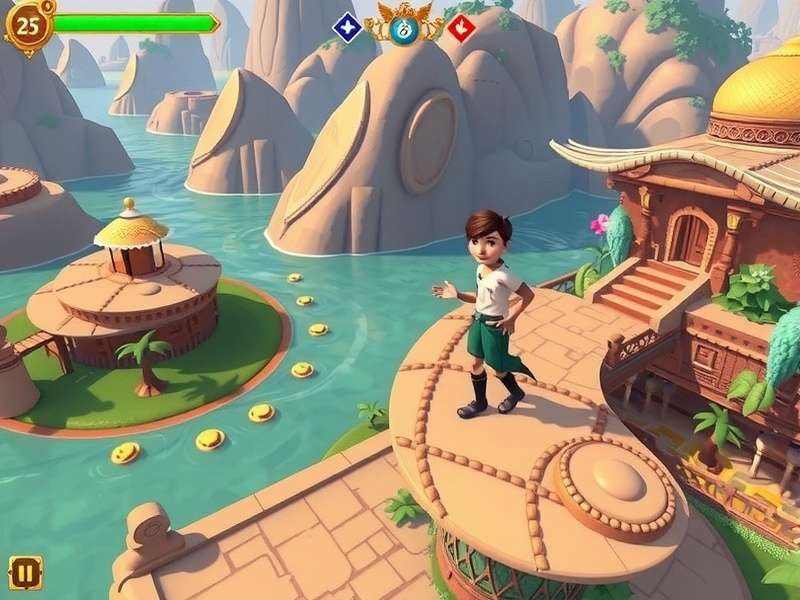The width and height of the screenshot is (800, 600).
Task: Pause the game with the pause button
Action: click(x=25, y=572)
